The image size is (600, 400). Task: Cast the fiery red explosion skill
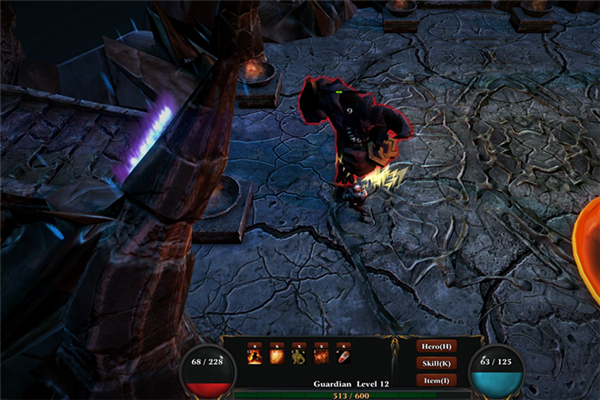321,357
